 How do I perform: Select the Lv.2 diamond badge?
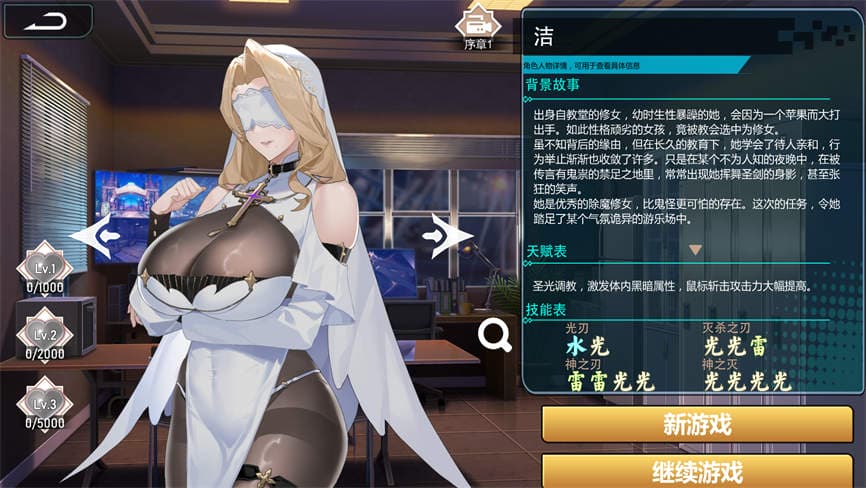click(44, 334)
